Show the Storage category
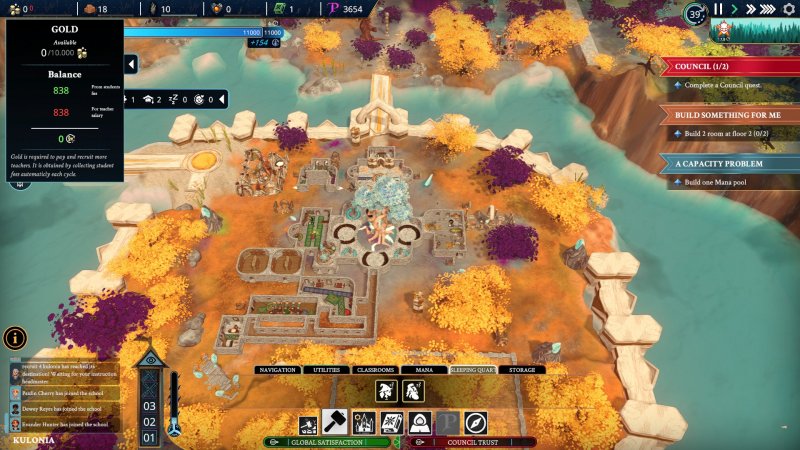This screenshot has height=450, width=800. pyautogui.click(x=521, y=370)
